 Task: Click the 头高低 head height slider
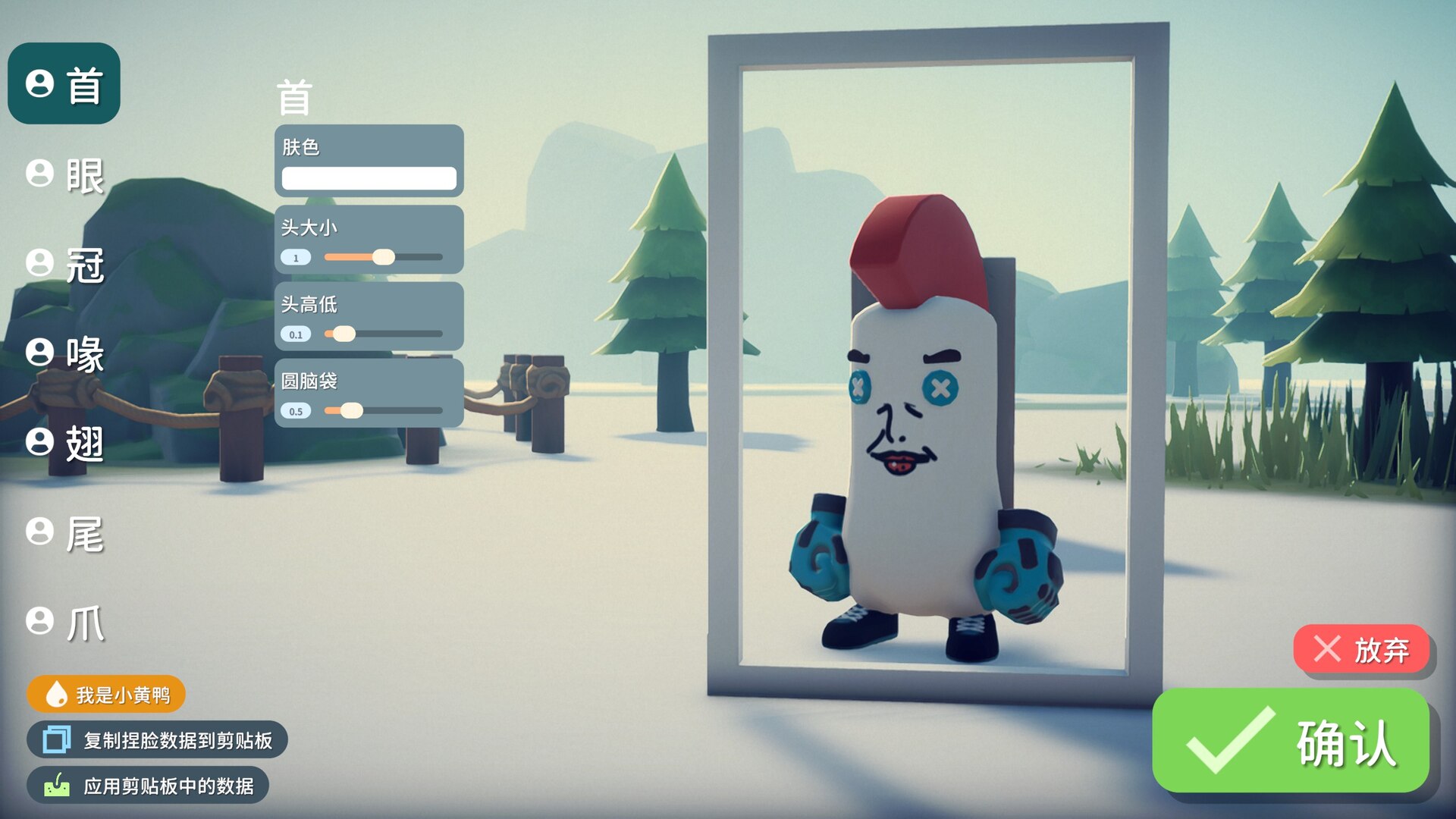[383, 334]
